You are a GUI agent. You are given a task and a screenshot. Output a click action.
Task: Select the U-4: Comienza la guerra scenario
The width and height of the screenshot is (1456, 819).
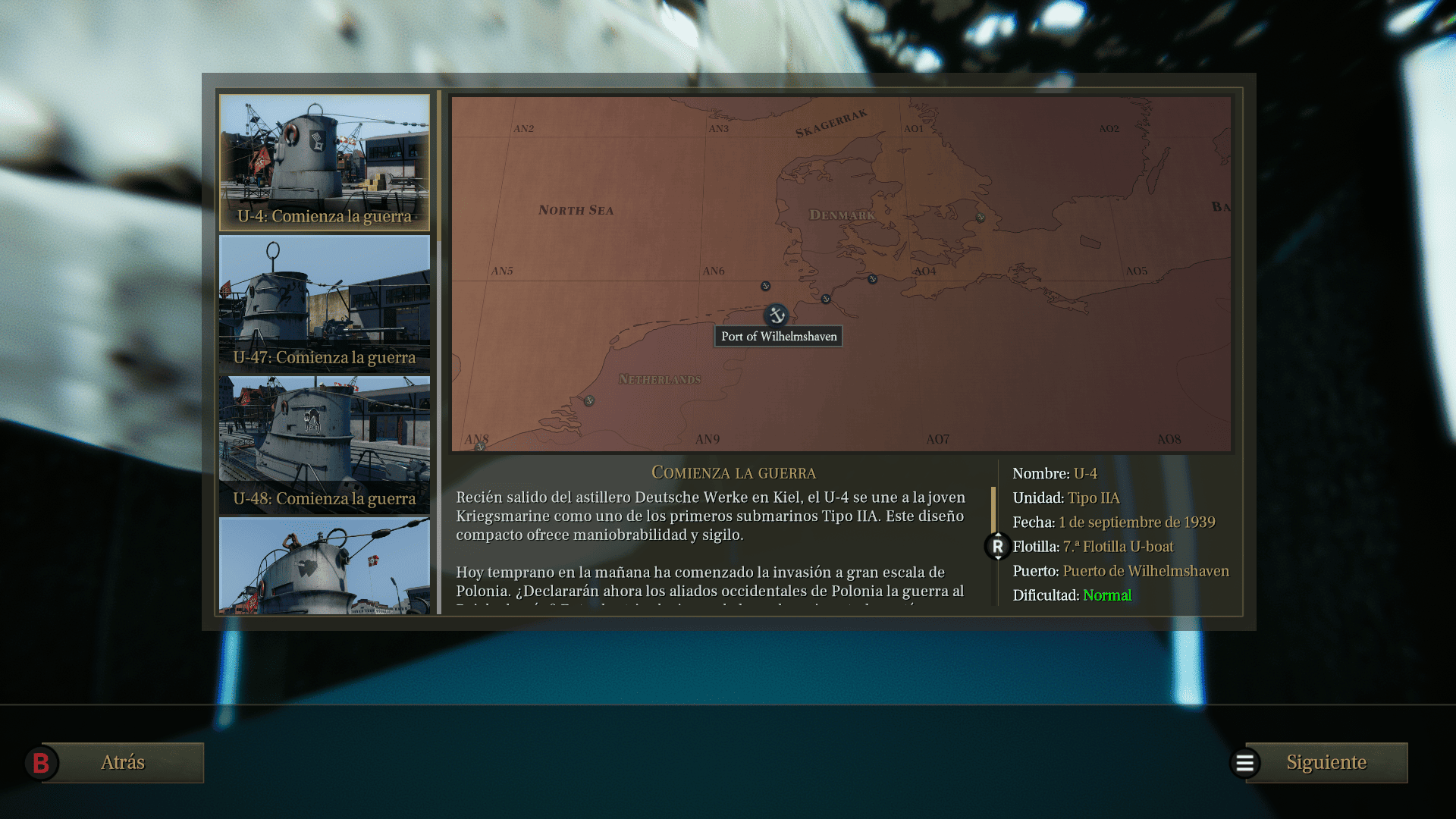pyautogui.click(x=325, y=162)
